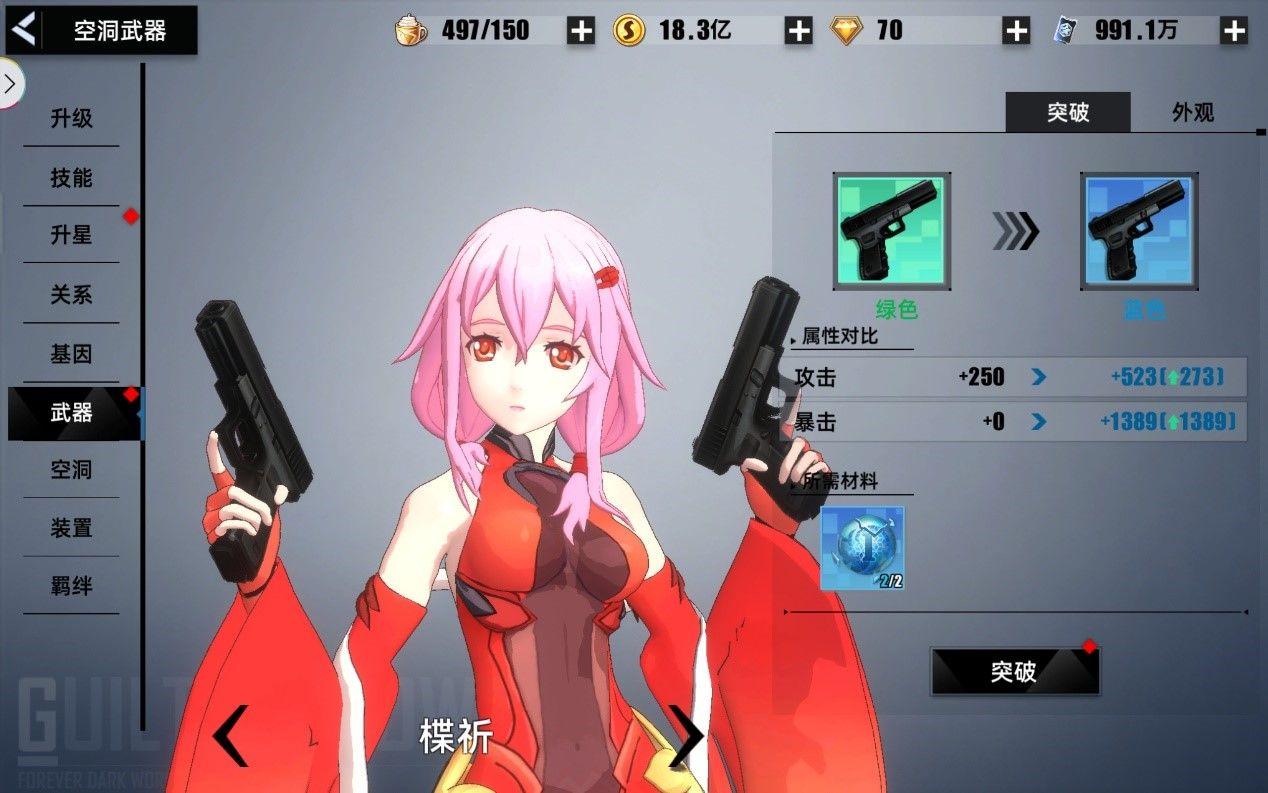The width and height of the screenshot is (1268, 793).
Task: Expand the side panel arrow at left edge
Action: (10, 84)
